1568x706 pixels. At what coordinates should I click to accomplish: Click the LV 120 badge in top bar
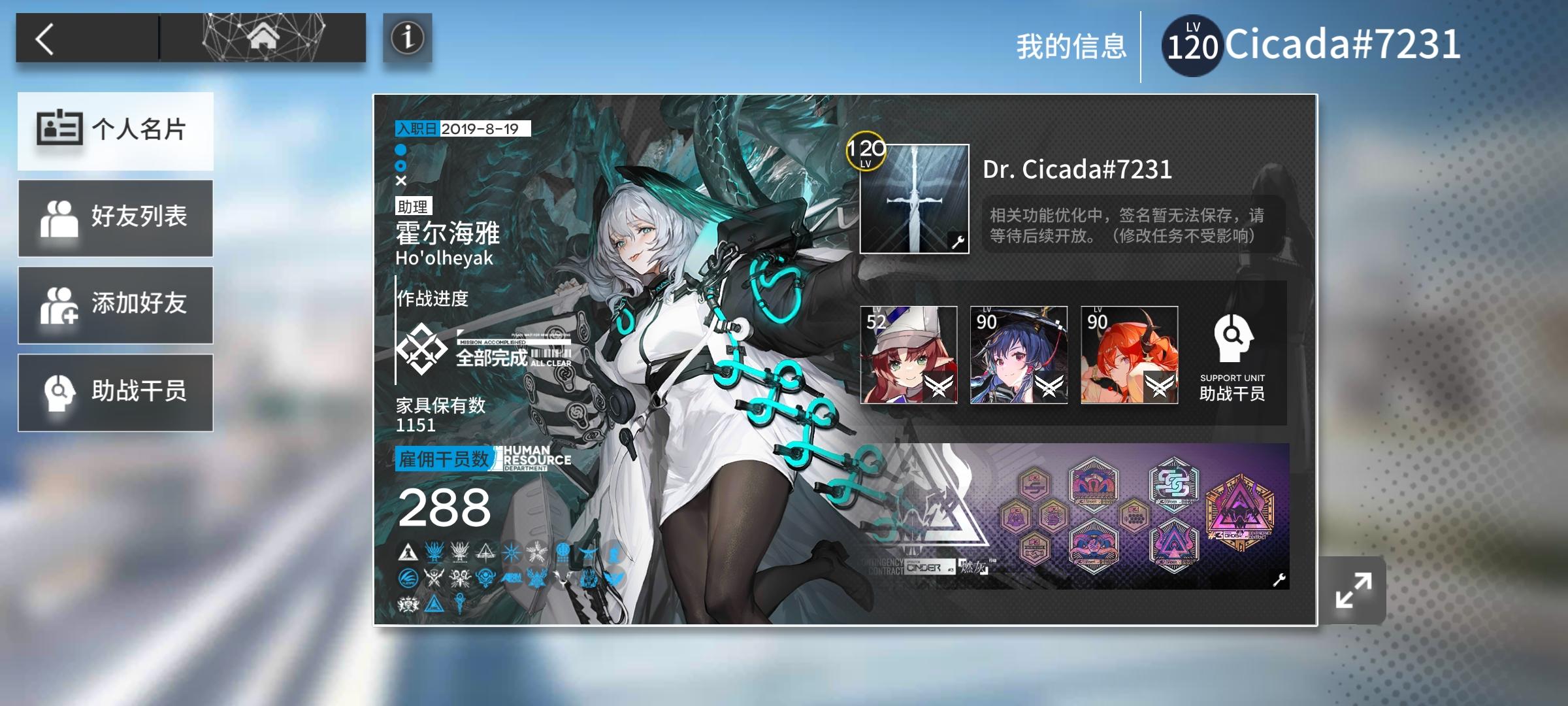1191,41
